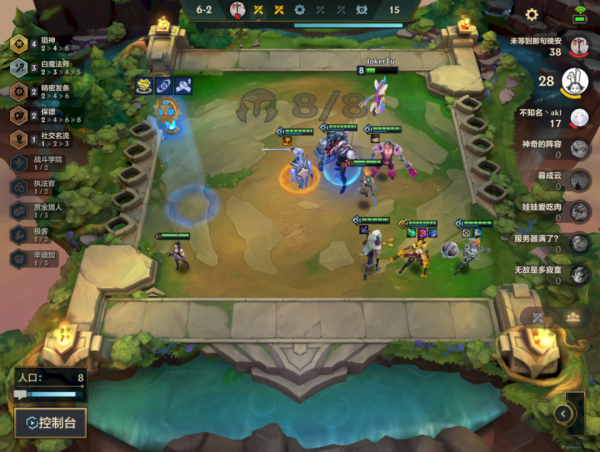This screenshot has width=600, height=452.
Task: Show the 执法官 trait details
Action: [45, 185]
